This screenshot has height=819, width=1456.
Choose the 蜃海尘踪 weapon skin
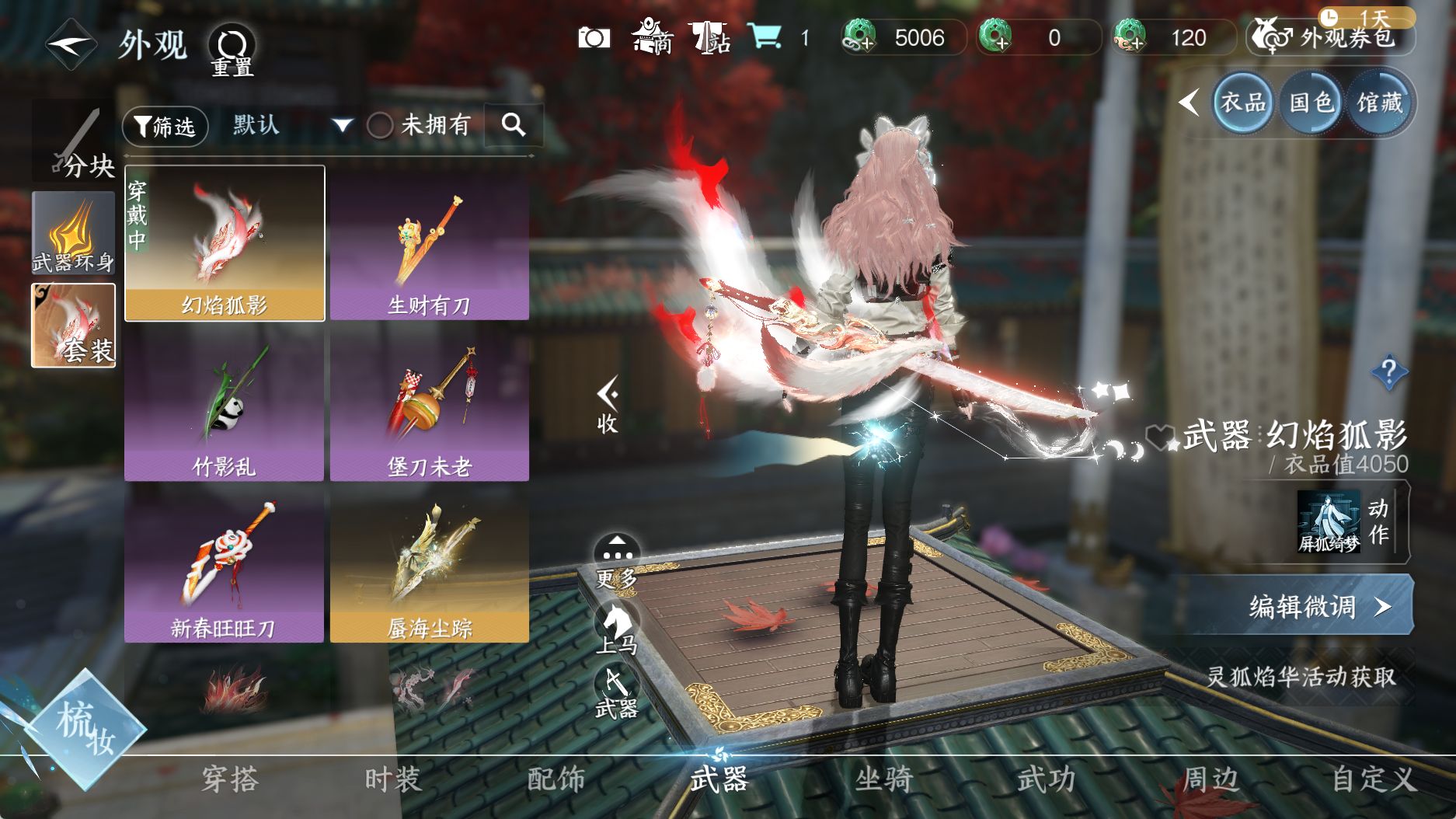[430, 565]
